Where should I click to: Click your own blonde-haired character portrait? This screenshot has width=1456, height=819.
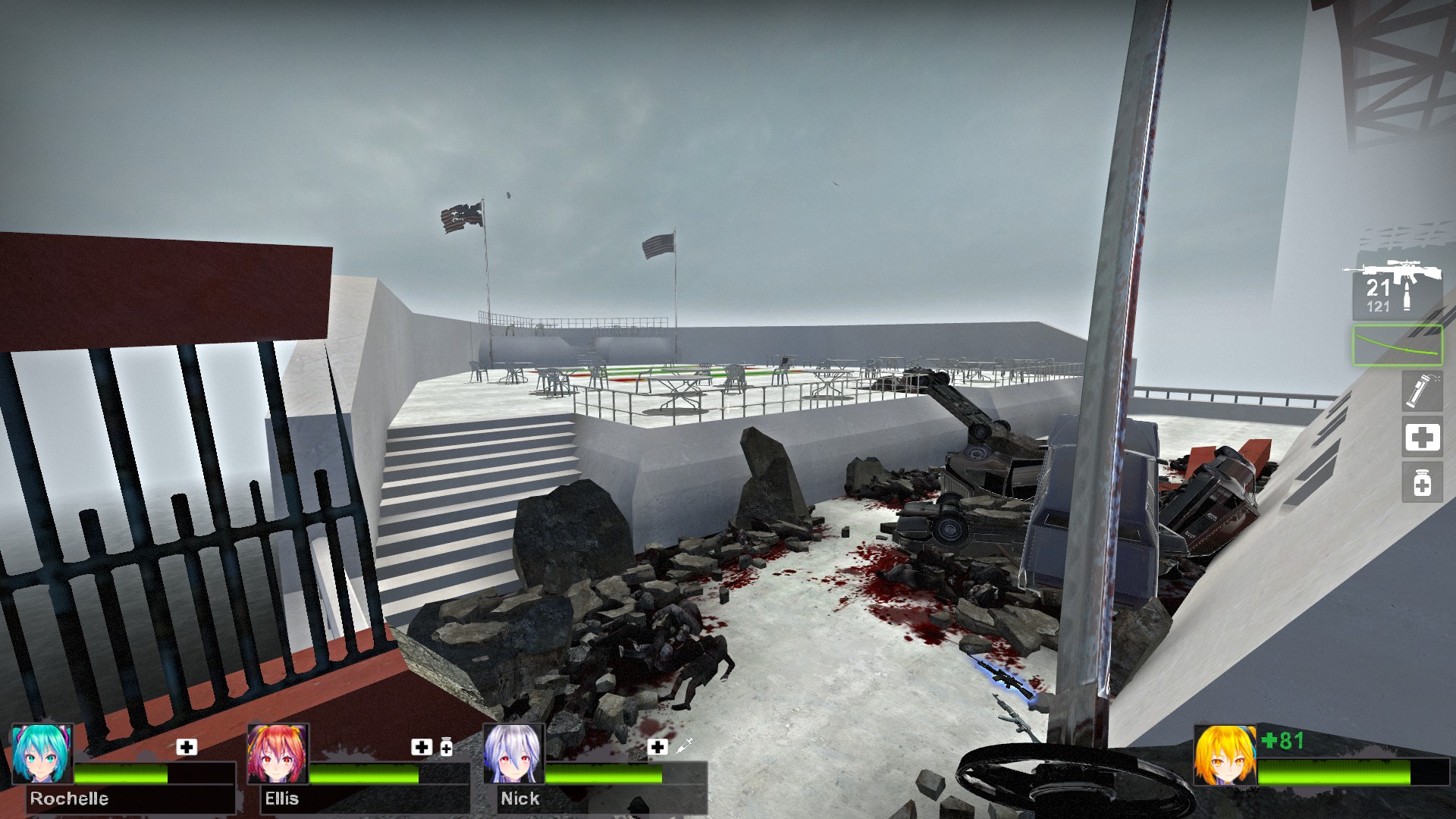pyautogui.click(x=1225, y=755)
